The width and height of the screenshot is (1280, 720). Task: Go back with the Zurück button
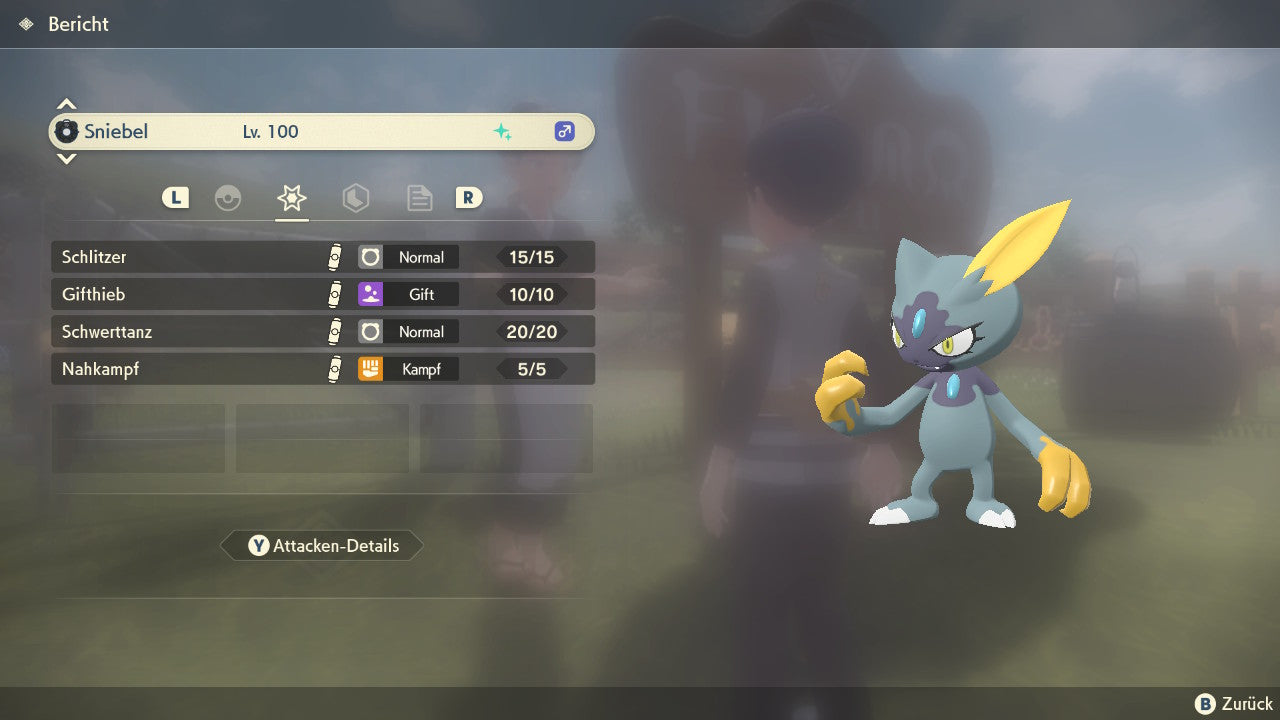1233,704
